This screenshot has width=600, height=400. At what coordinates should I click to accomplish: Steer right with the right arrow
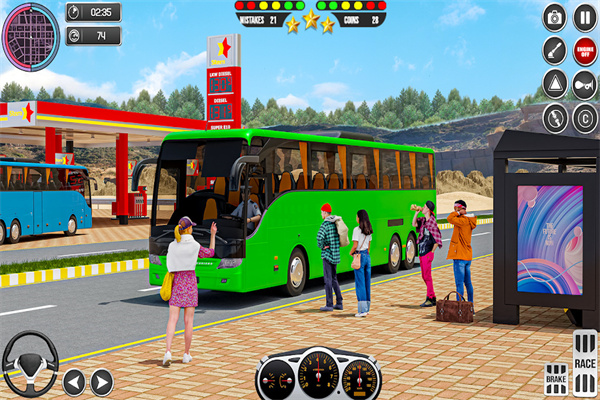coord(102,381)
